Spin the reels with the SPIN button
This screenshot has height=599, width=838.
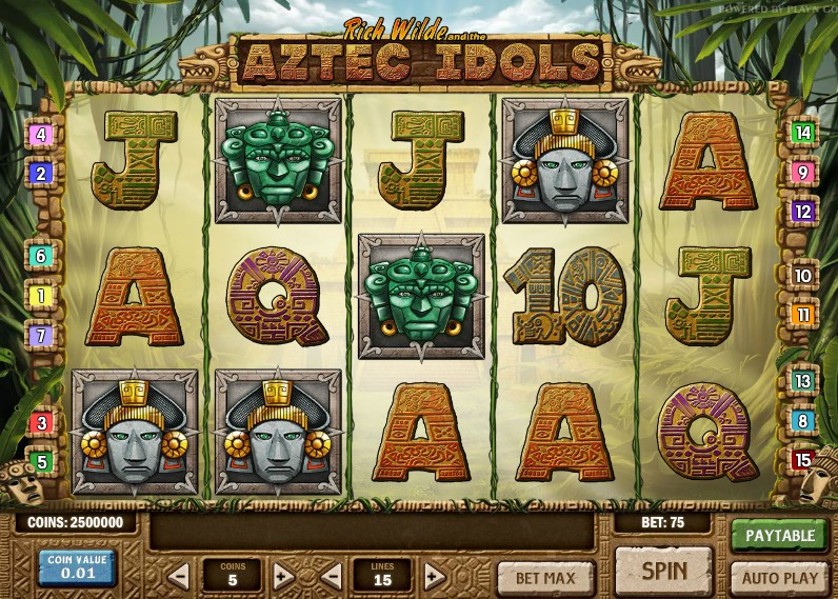[x=663, y=571]
